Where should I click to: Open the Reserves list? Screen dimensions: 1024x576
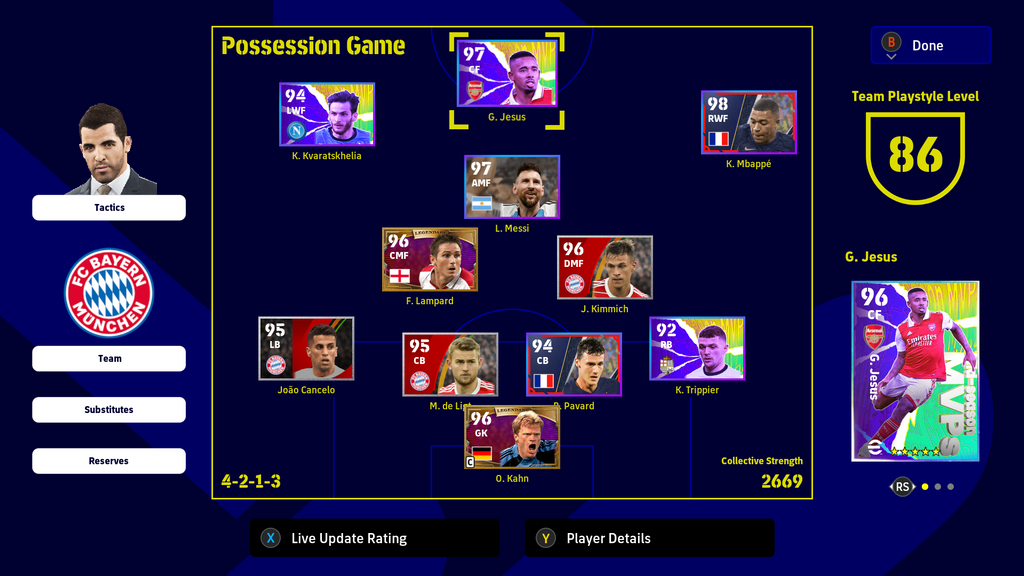click(x=109, y=461)
